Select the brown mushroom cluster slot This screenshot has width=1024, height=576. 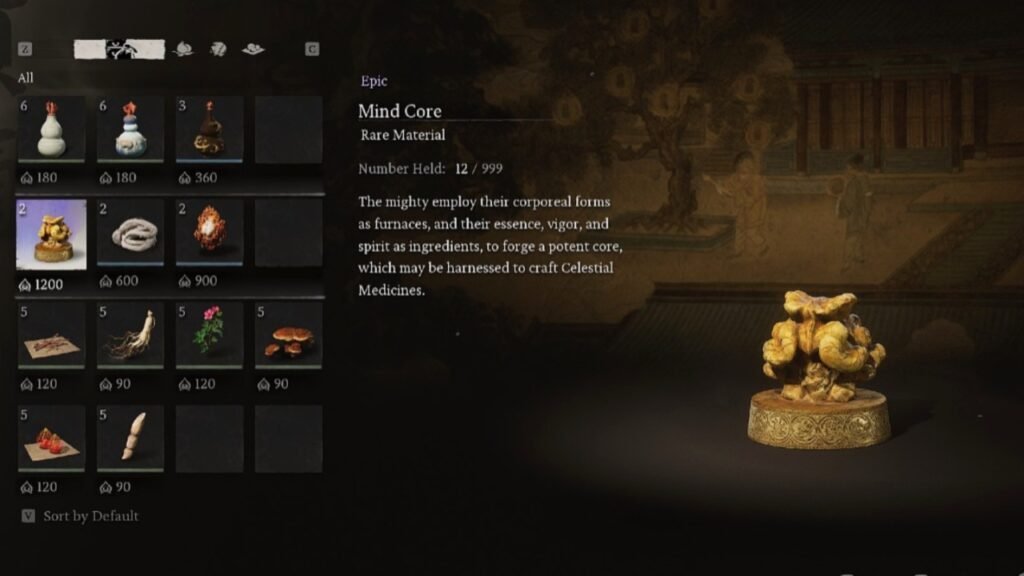[x=288, y=336]
